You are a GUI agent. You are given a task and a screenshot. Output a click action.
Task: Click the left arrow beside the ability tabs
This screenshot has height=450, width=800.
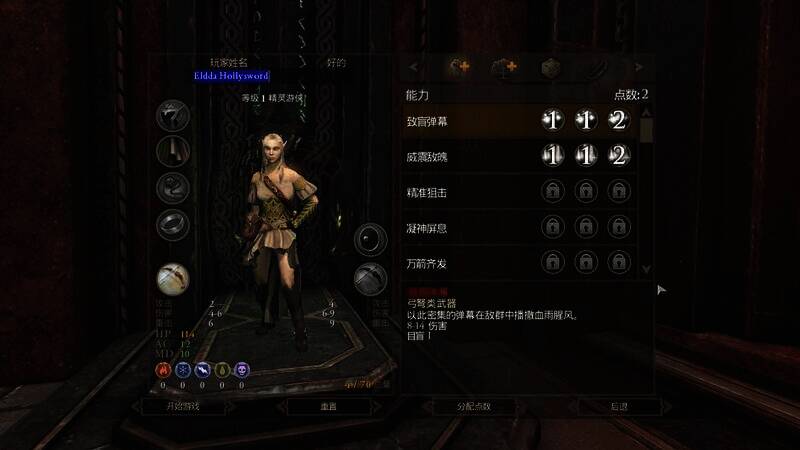[414, 68]
